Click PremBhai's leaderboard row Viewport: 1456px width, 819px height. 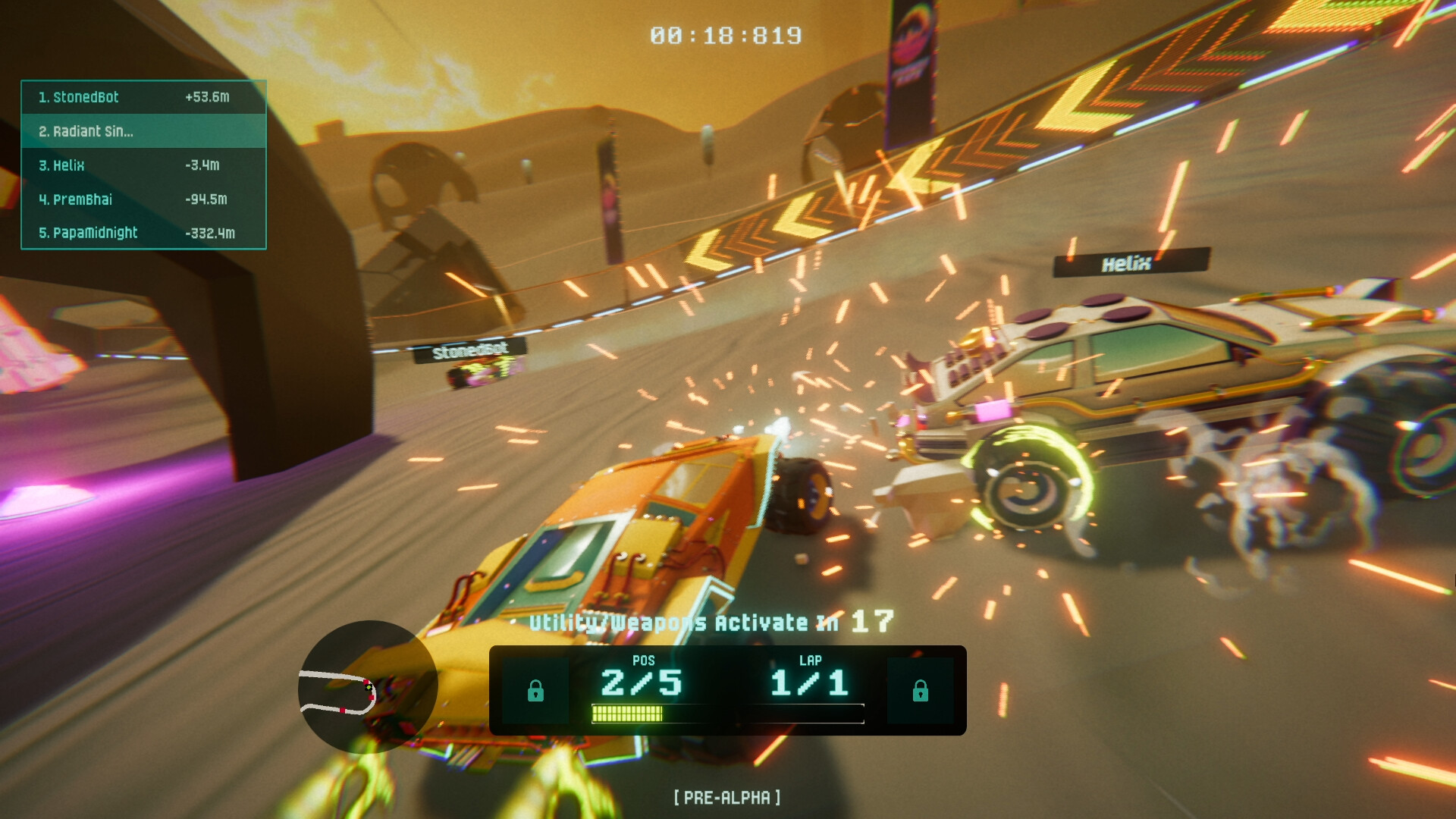[x=143, y=199]
